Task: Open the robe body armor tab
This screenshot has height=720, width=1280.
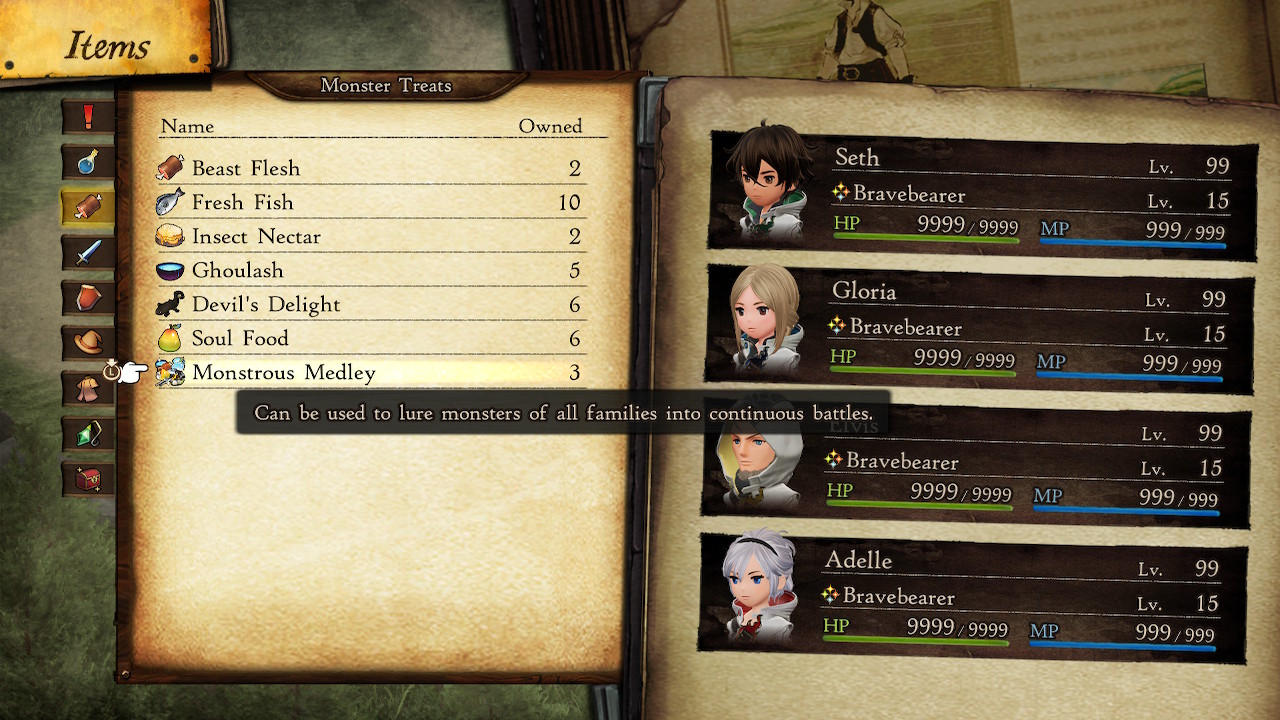Action: [x=88, y=388]
